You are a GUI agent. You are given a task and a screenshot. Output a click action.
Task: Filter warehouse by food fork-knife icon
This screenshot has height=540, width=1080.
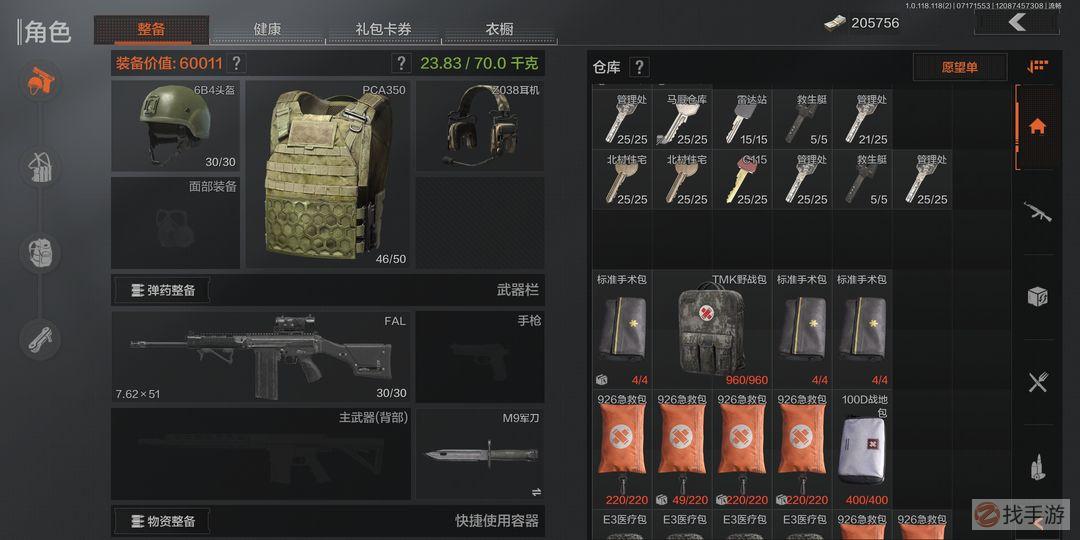point(1037,382)
